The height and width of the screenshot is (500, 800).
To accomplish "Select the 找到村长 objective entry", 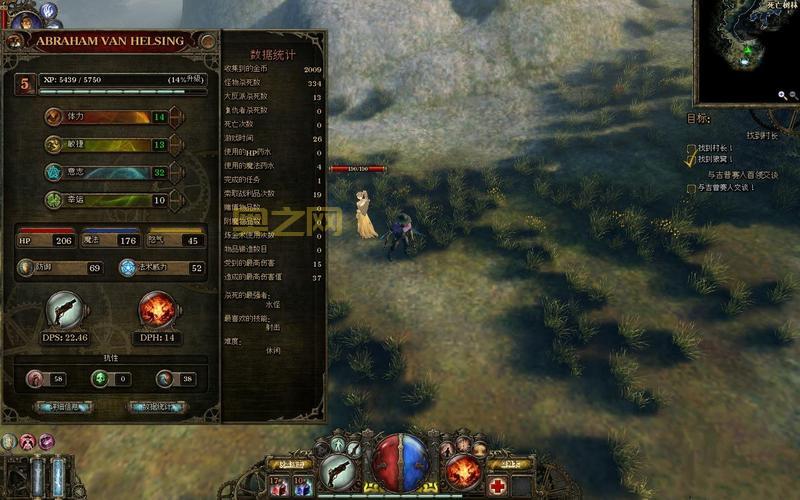I will coord(716,147).
